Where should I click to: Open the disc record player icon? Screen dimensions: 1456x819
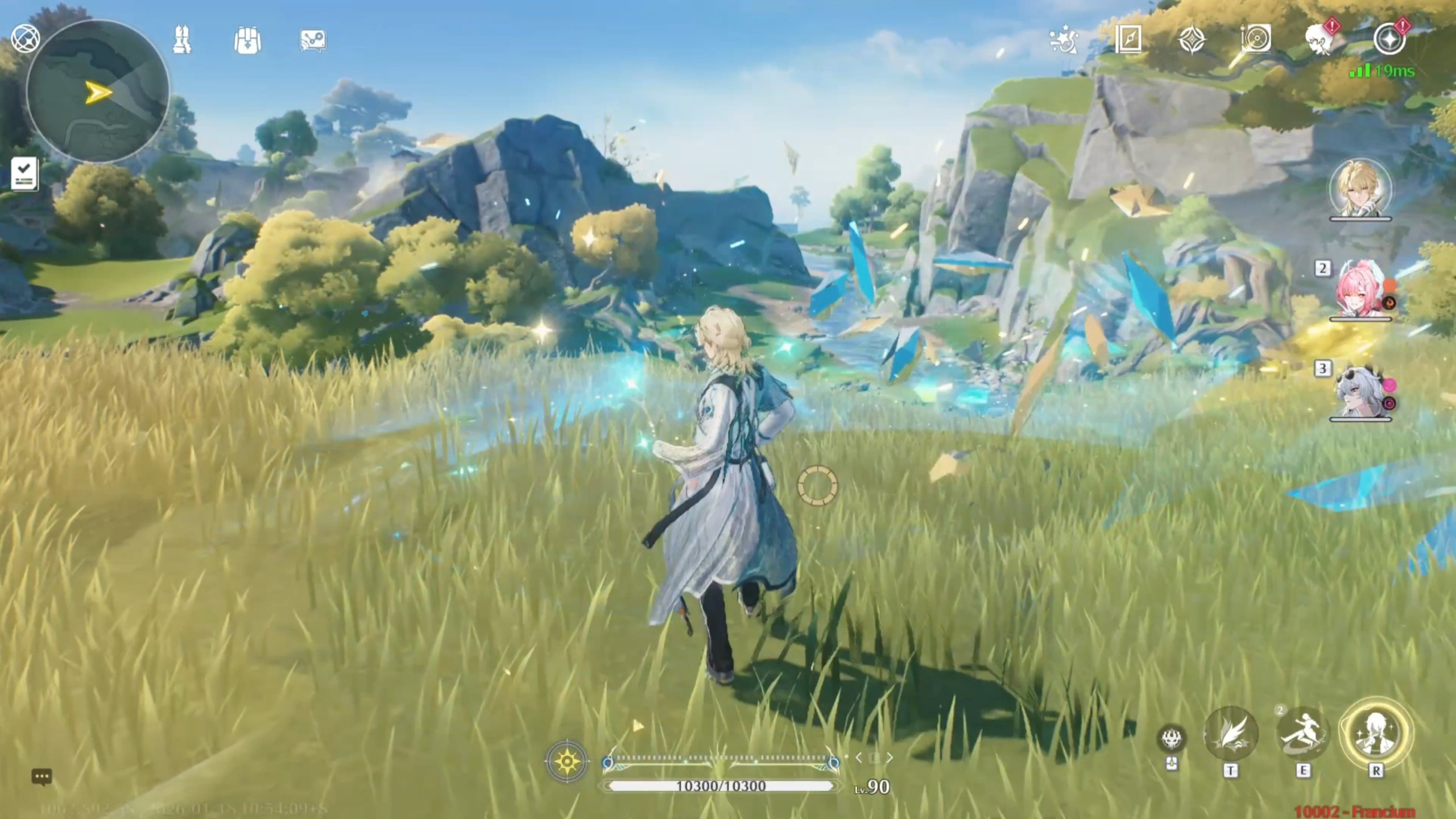[1255, 39]
